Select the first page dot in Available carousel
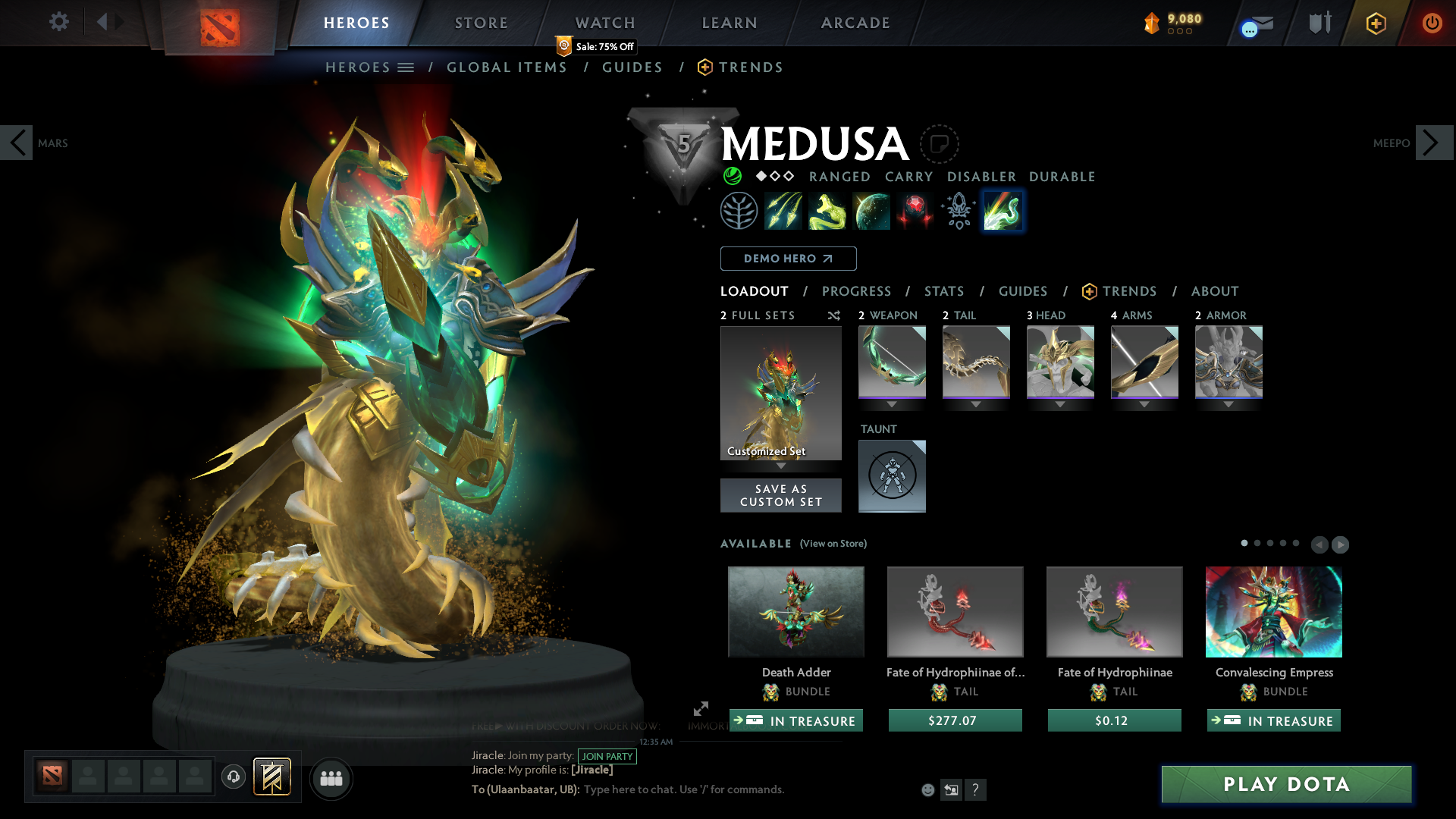Image resolution: width=1456 pixels, height=819 pixels. pyautogui.click(x=1244, y=544)
